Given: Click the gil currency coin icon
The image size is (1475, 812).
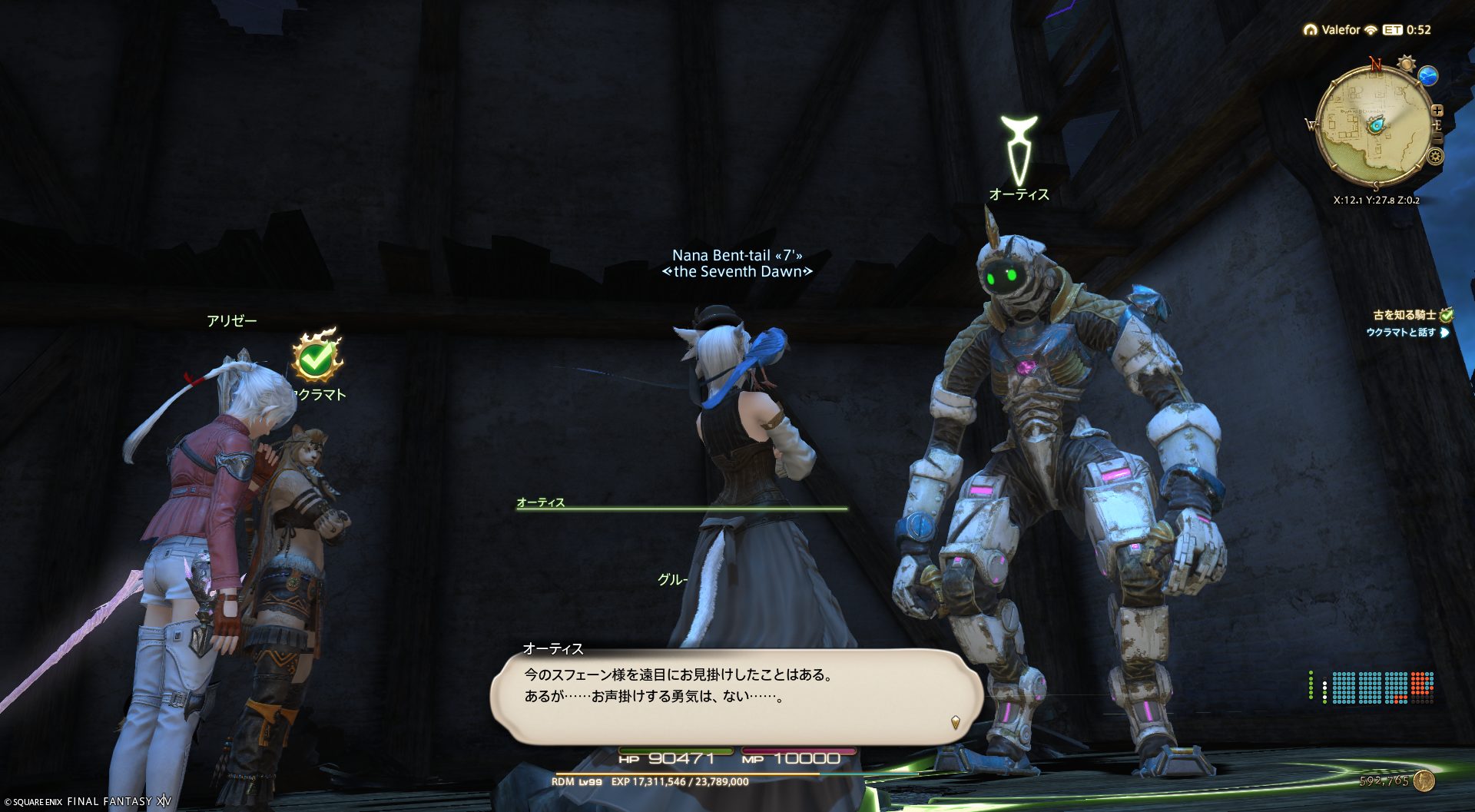Looking at the screenshot, I should click(x=1425, y=781).
